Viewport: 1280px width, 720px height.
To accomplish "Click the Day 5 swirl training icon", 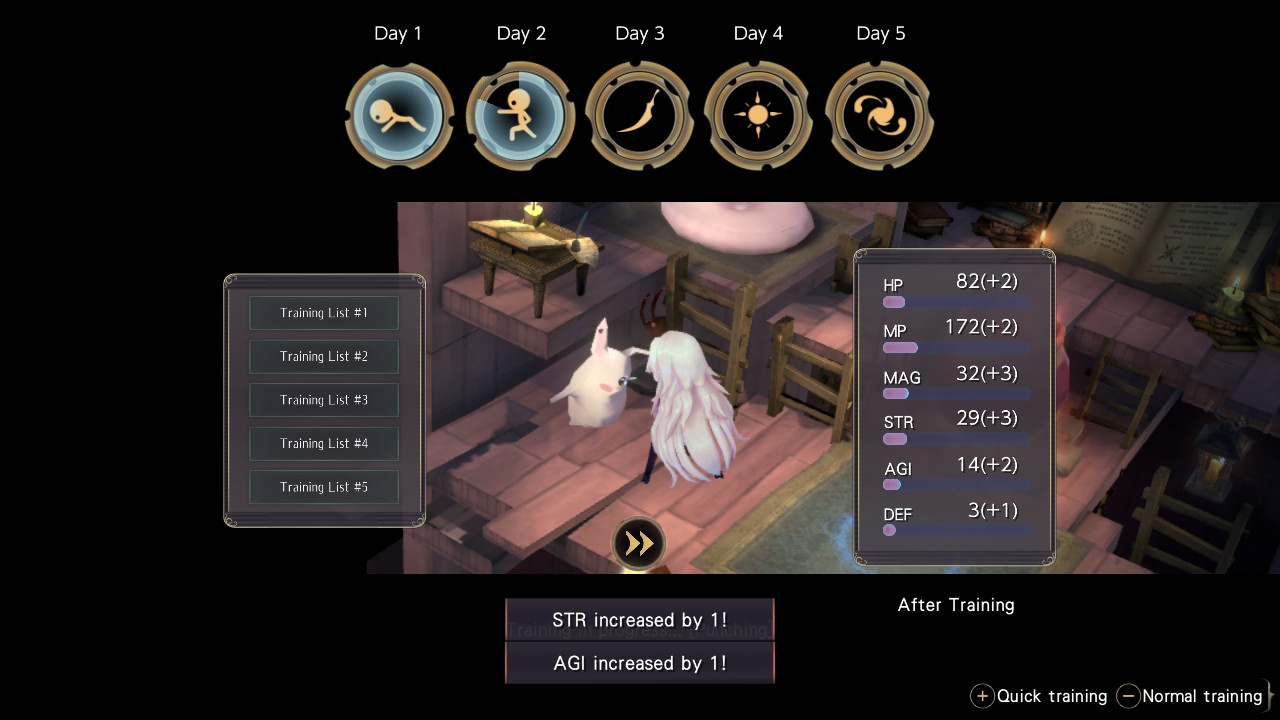I will pos(879,116).
